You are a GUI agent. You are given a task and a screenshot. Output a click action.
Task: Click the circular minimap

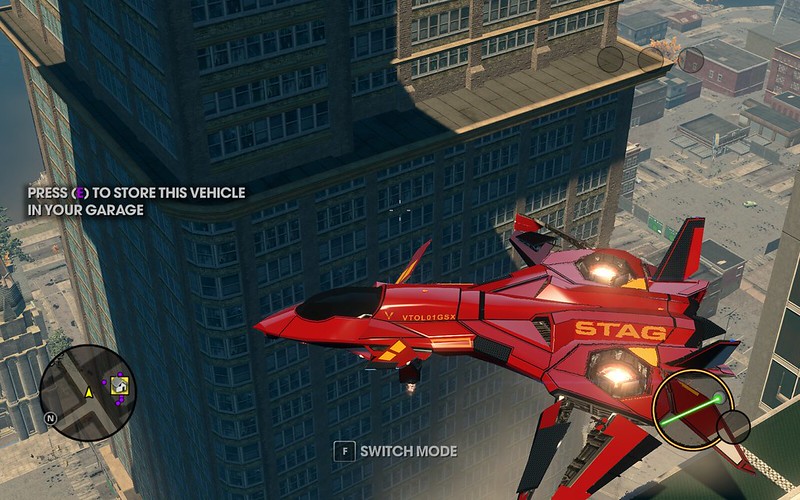point(88,391)
